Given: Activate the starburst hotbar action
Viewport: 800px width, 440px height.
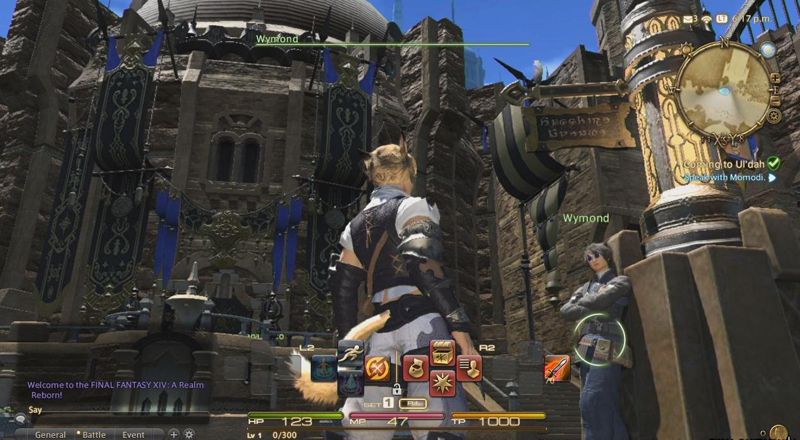Looking at the screenshot, I should pos(441,383).
